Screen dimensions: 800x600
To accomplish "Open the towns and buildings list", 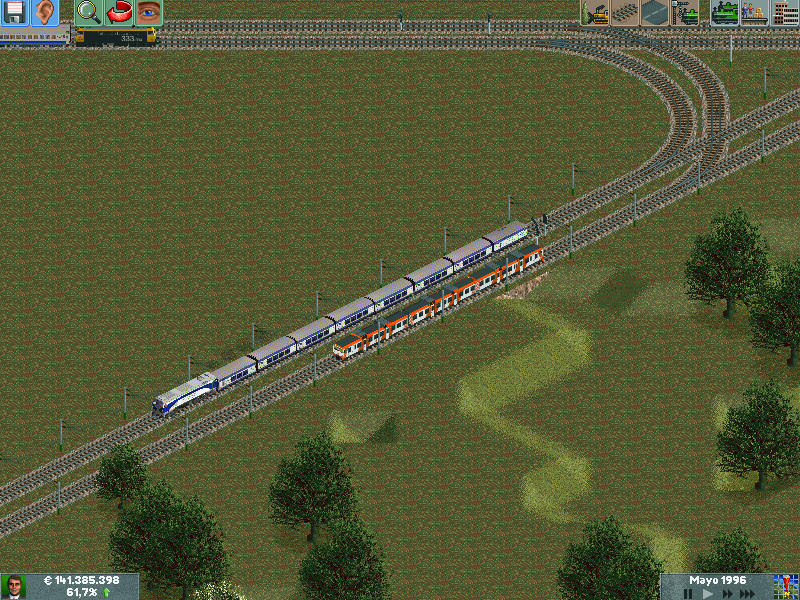I will [x=784, y=13].
